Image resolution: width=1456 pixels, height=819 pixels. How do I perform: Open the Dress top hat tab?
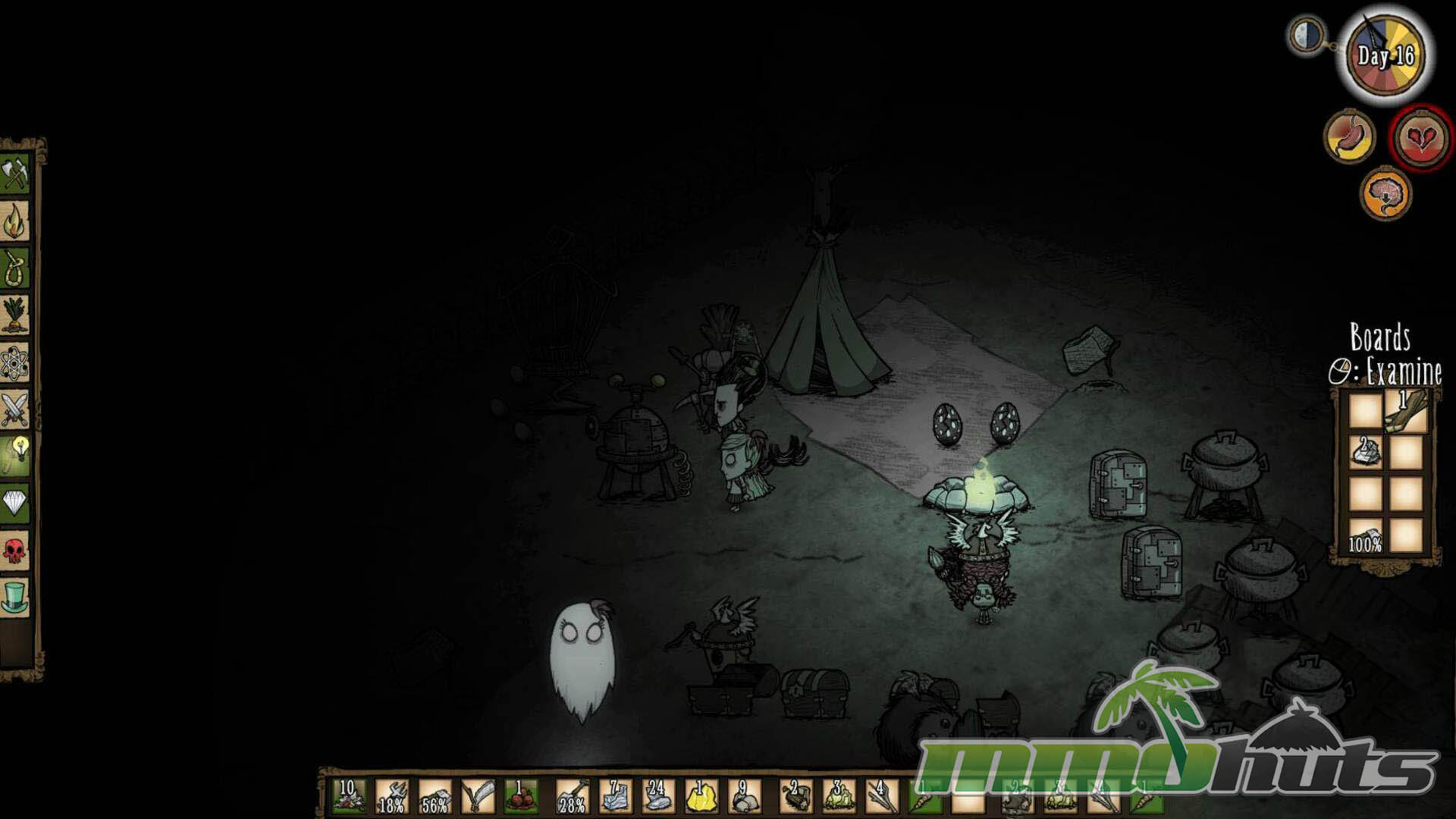(15, 597)
